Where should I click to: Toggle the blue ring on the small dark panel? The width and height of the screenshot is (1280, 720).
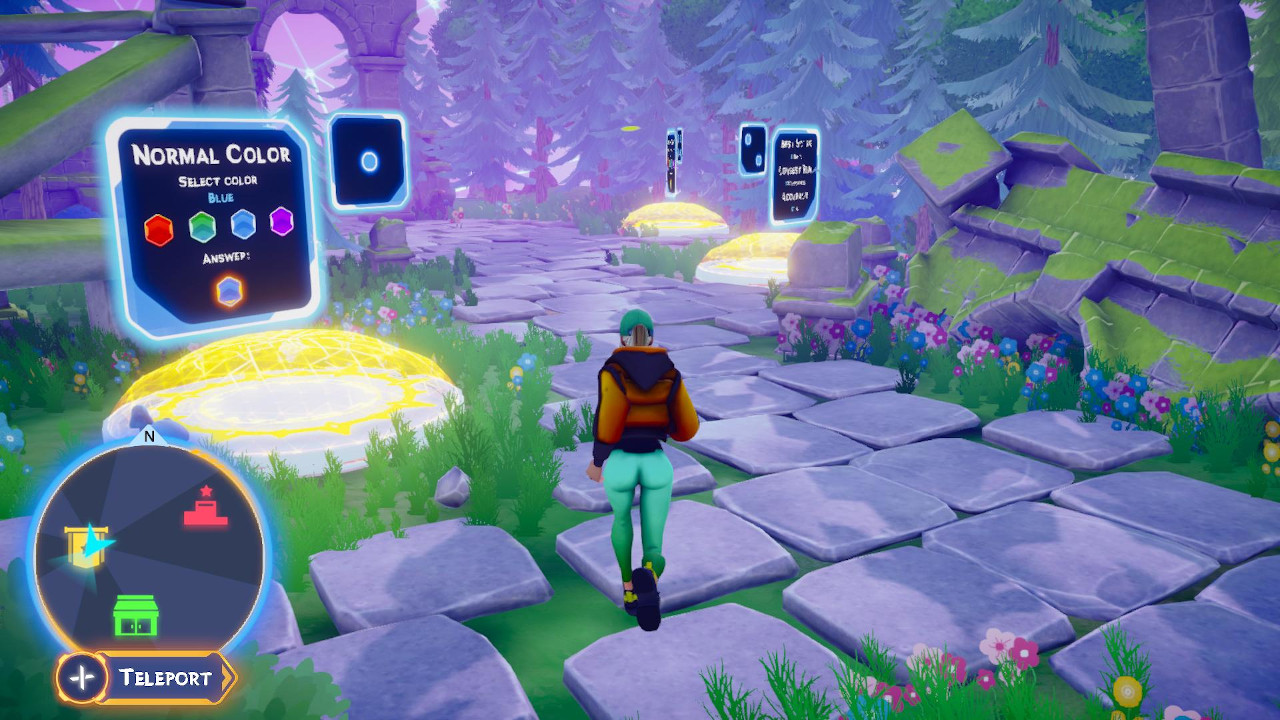point(369,159)
